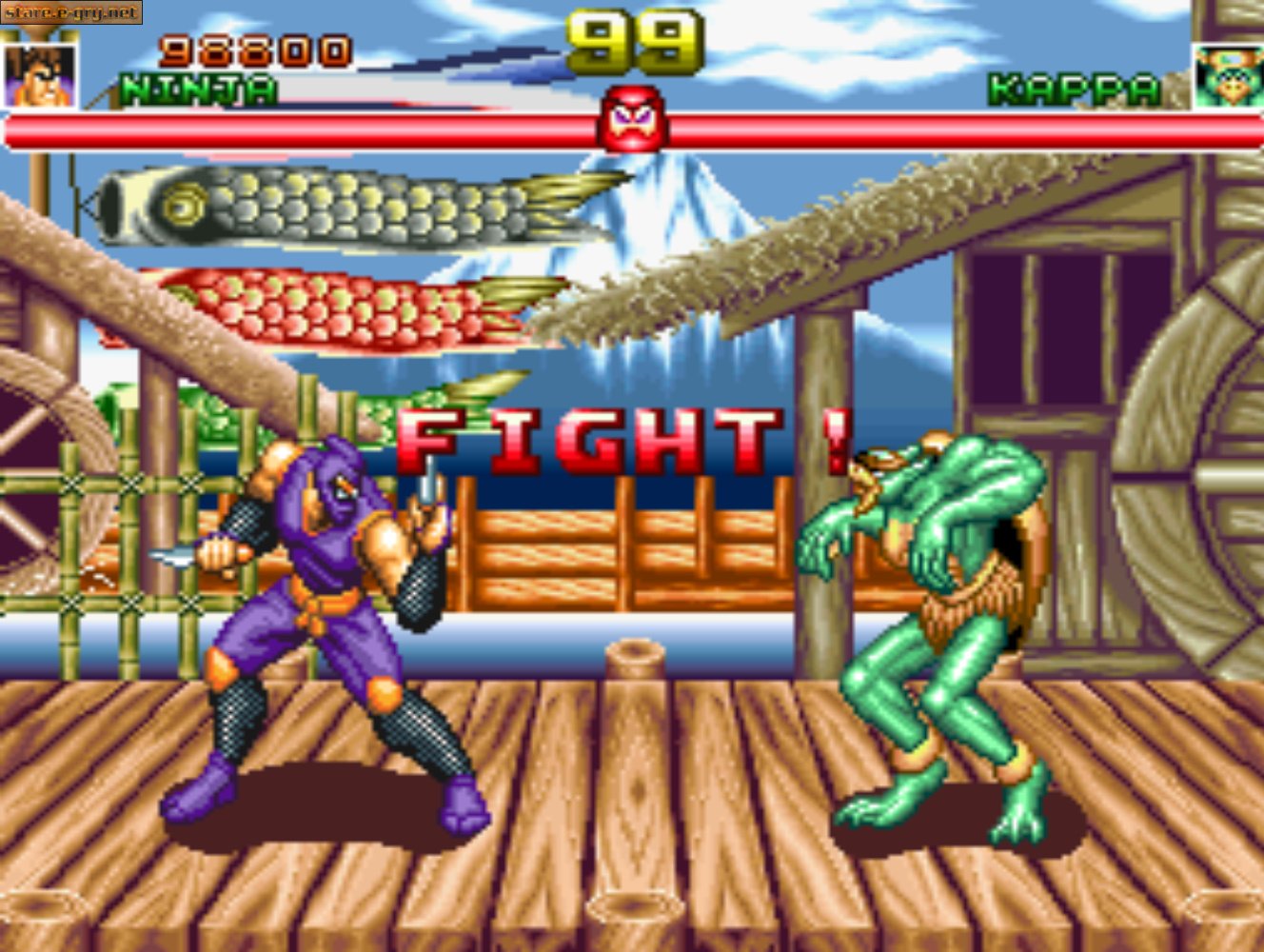Select the KAPPA name label

coord(1074,88)
